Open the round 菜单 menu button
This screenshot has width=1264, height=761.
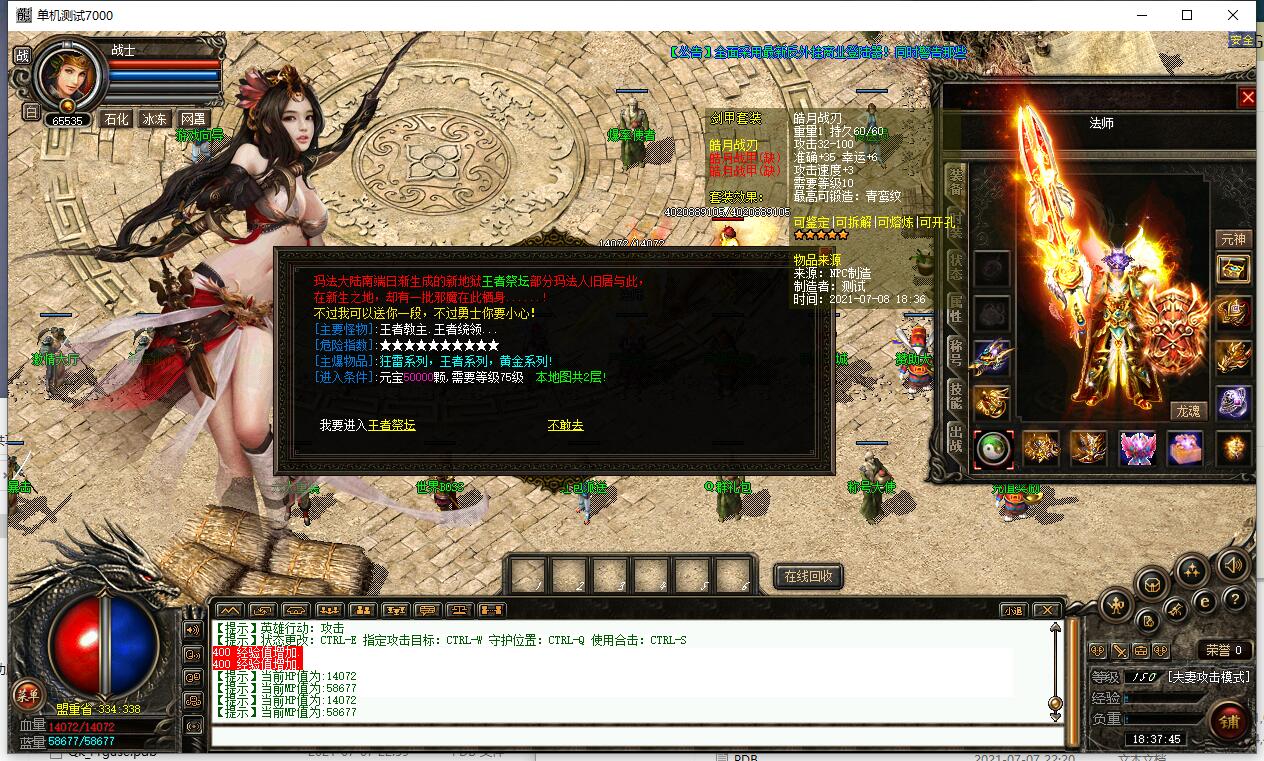pos(27,695)
